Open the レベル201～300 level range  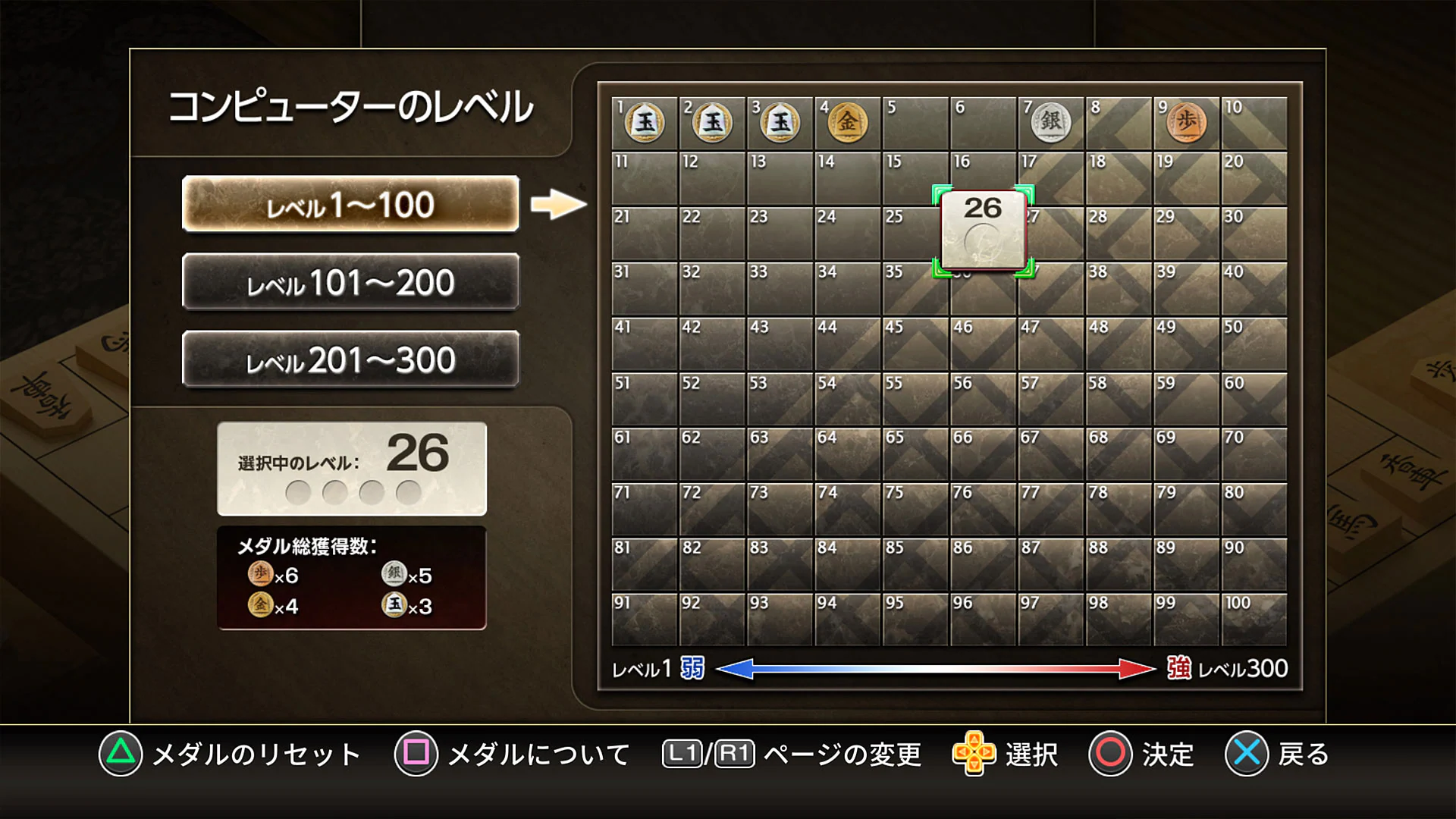tap(350, 359)
